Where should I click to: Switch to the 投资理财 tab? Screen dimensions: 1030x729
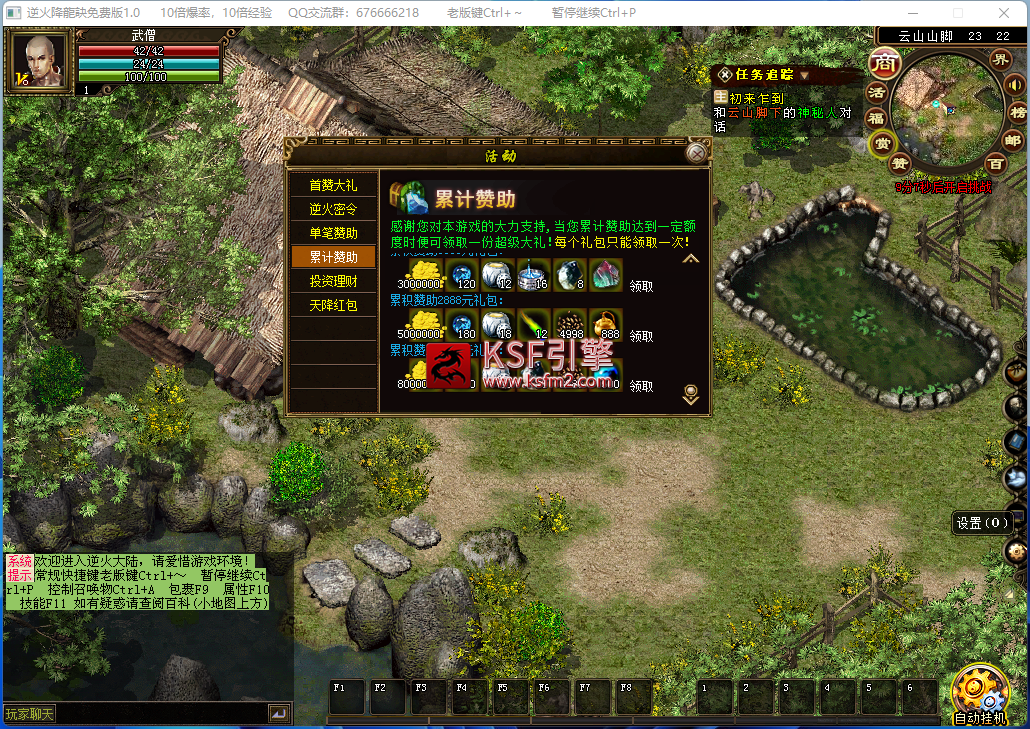click(x=333, y=281)
